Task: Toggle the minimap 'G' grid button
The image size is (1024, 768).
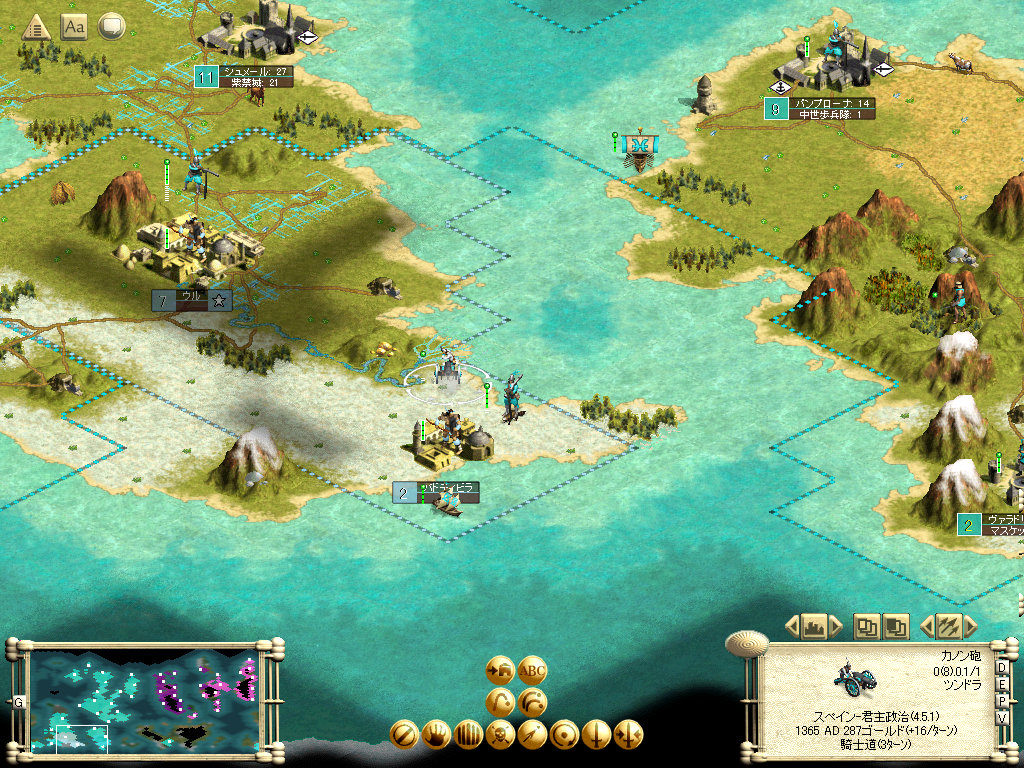Action: pyautogui.click(x=17, y=703)
